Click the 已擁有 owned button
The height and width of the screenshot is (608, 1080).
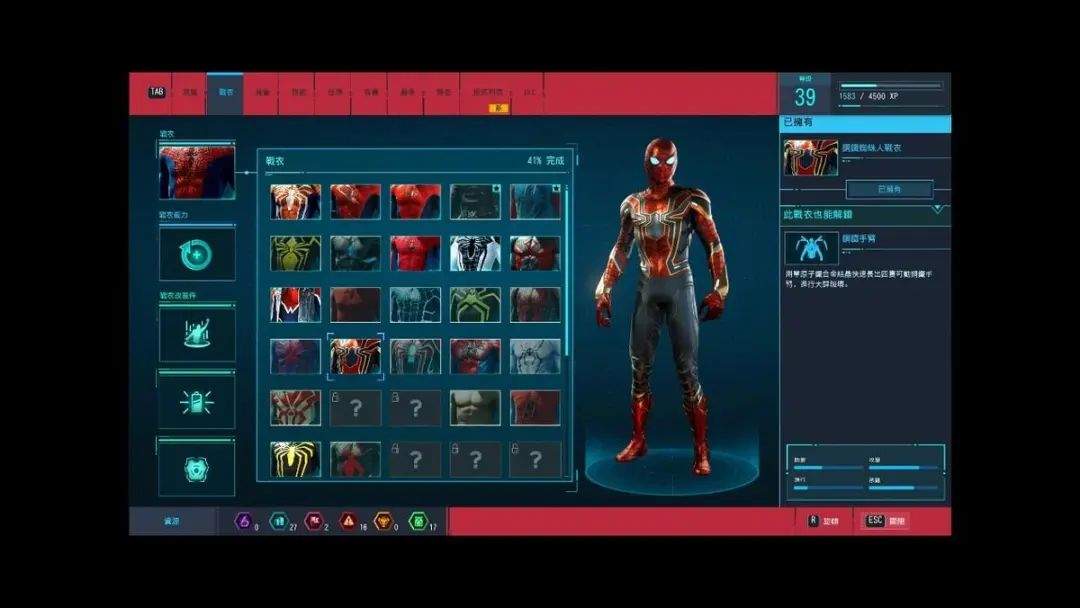[x=889, y=189]
